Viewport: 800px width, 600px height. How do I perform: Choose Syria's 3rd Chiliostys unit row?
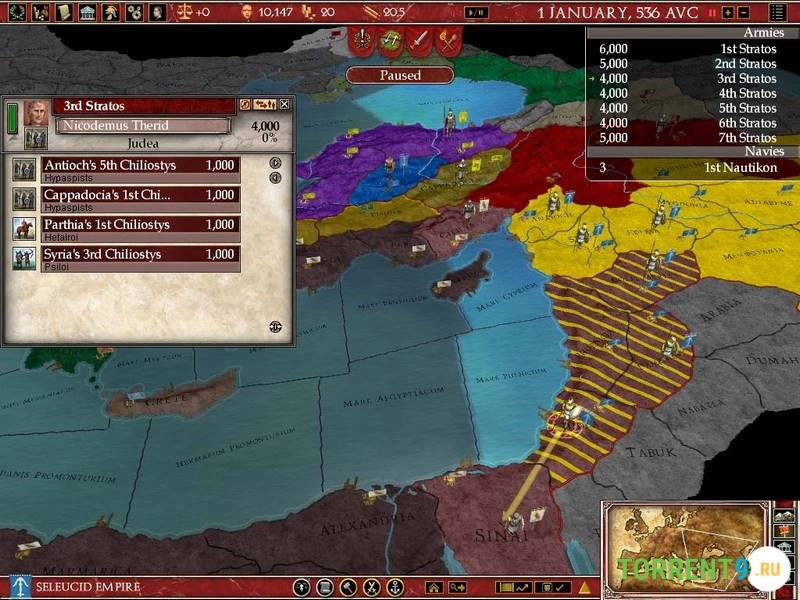pos(138,256)
